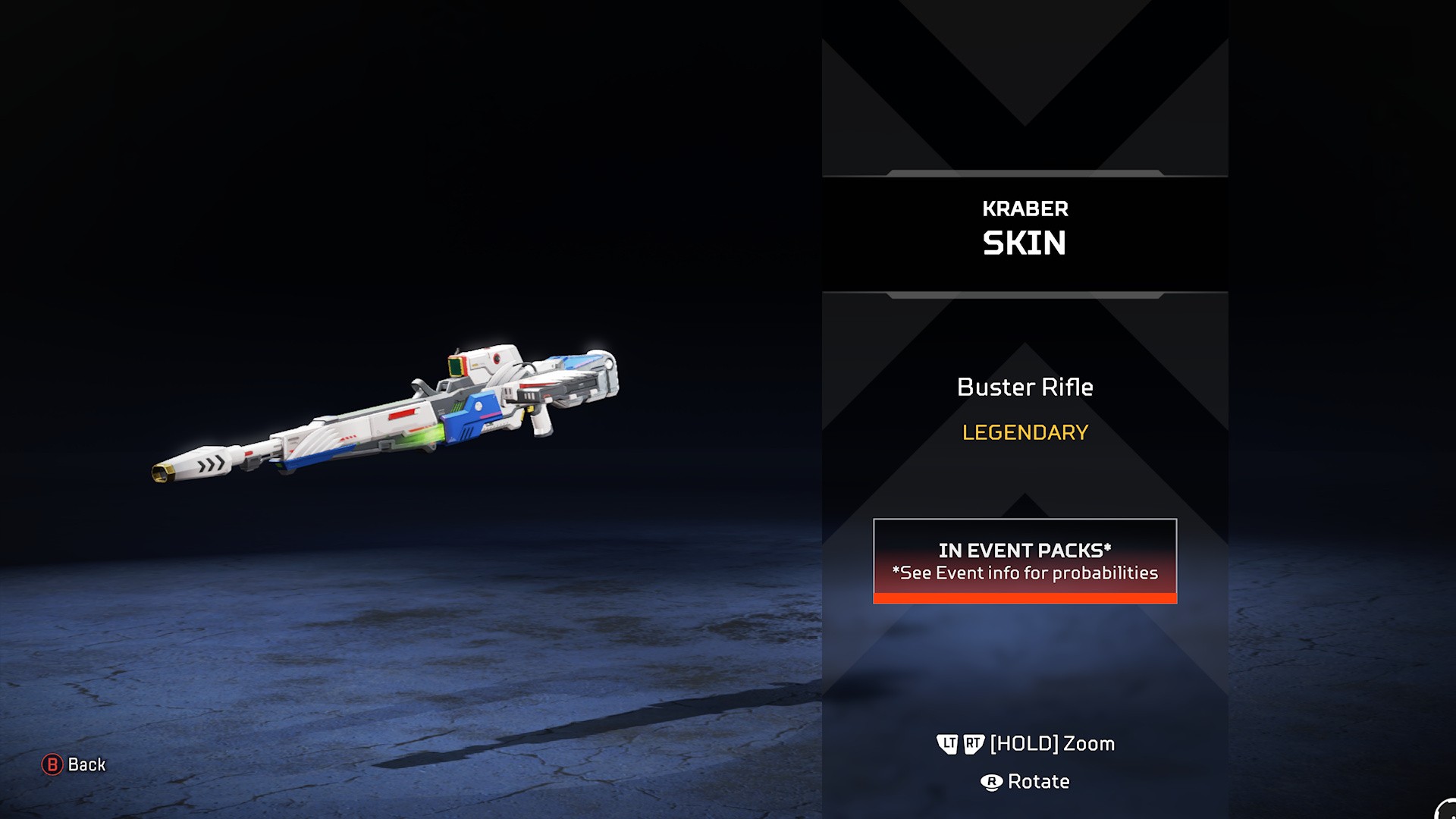This screenshot has width=1456, height=819.
Task: Select the In Event Packs button
Action: (x=1025, y=561)
